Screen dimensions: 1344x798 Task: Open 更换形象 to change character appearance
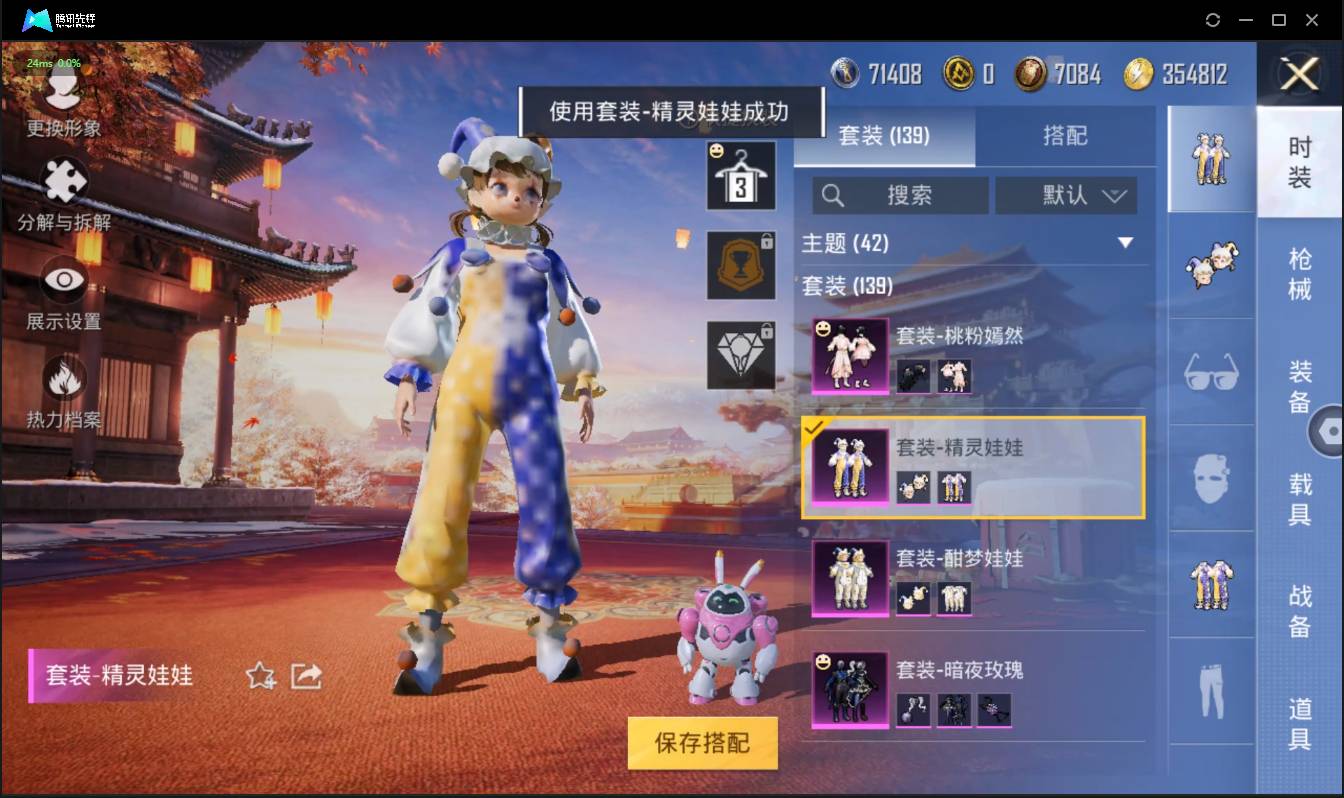pos(62,104)
